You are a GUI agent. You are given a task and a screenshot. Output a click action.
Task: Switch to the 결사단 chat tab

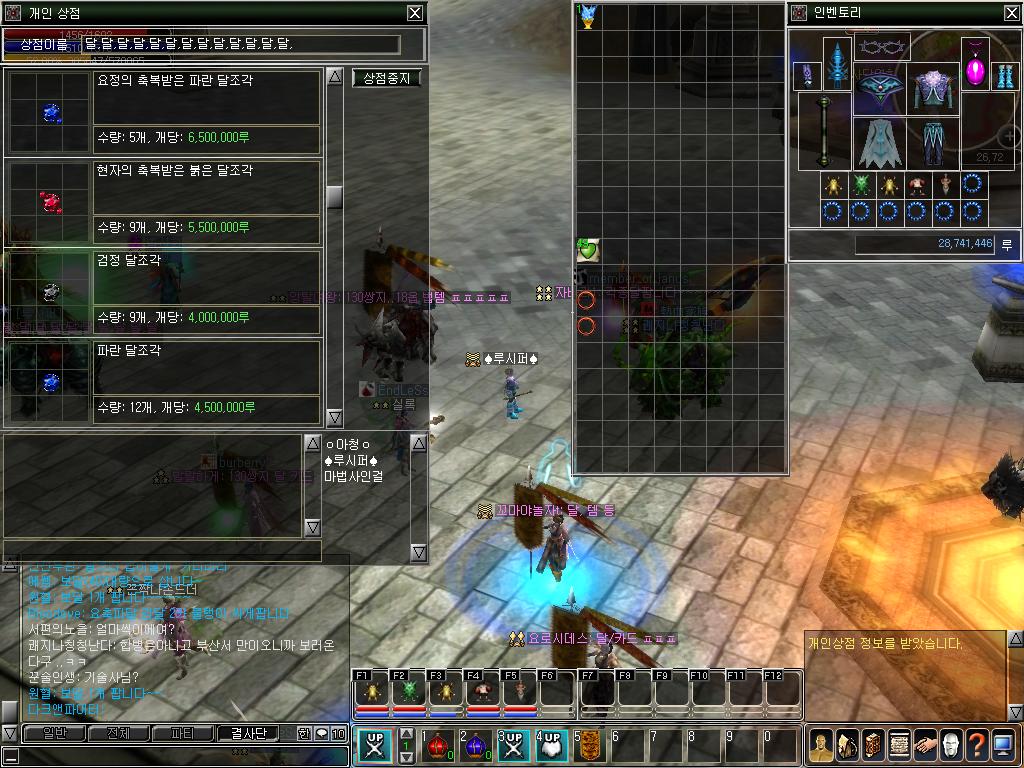(249, 733)
